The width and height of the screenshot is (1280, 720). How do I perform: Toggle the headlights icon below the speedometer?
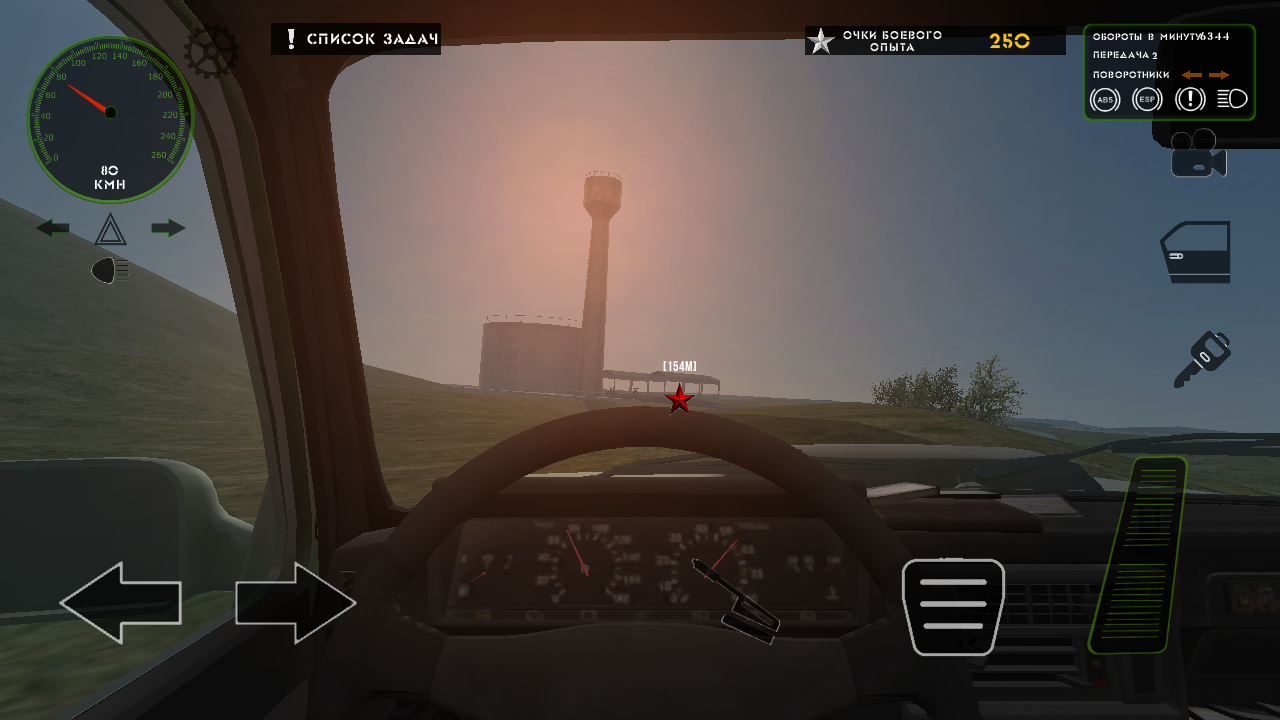click(x=110, y=270)
